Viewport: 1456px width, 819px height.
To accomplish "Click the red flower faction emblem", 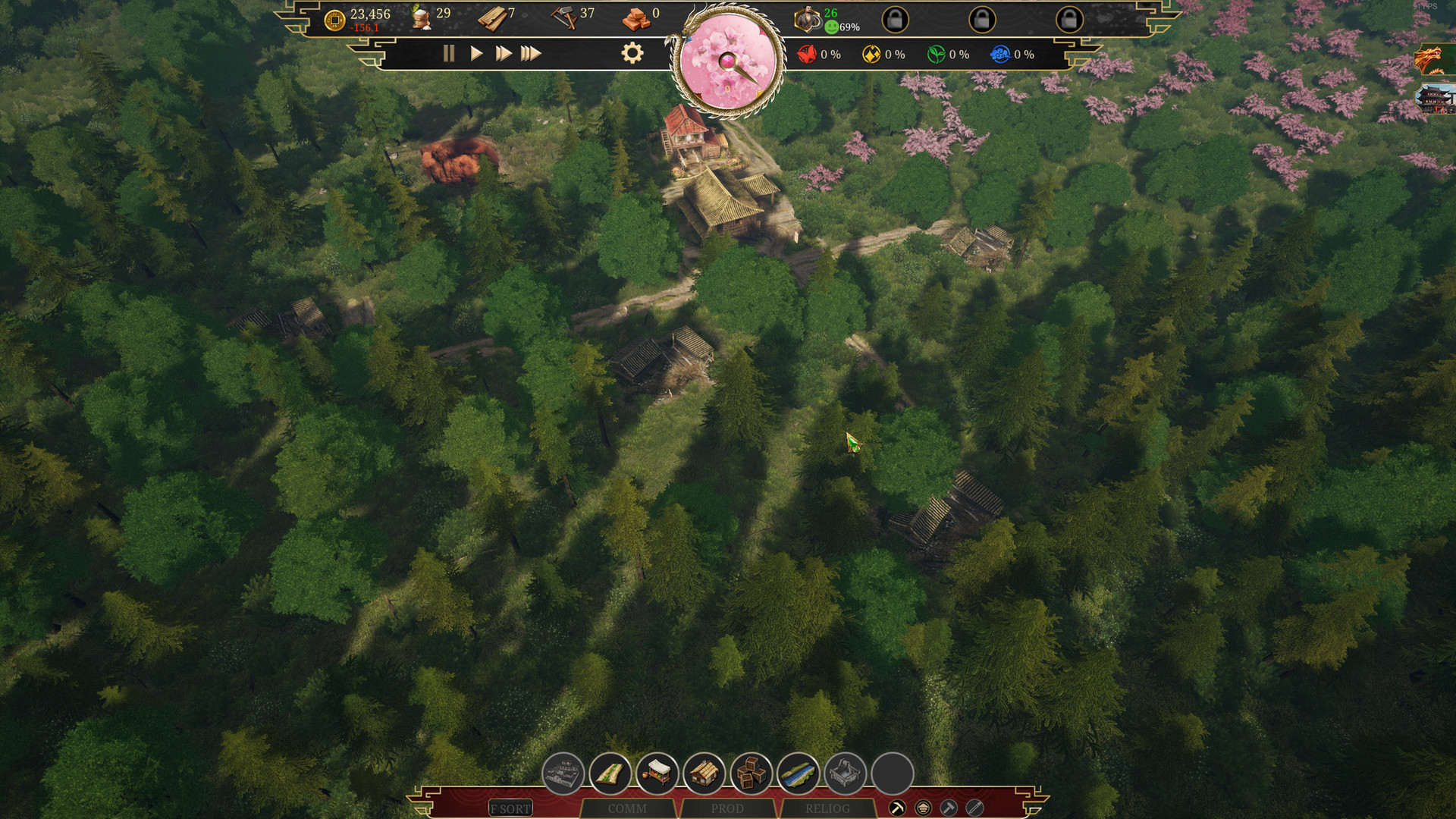I will [806, 54].
